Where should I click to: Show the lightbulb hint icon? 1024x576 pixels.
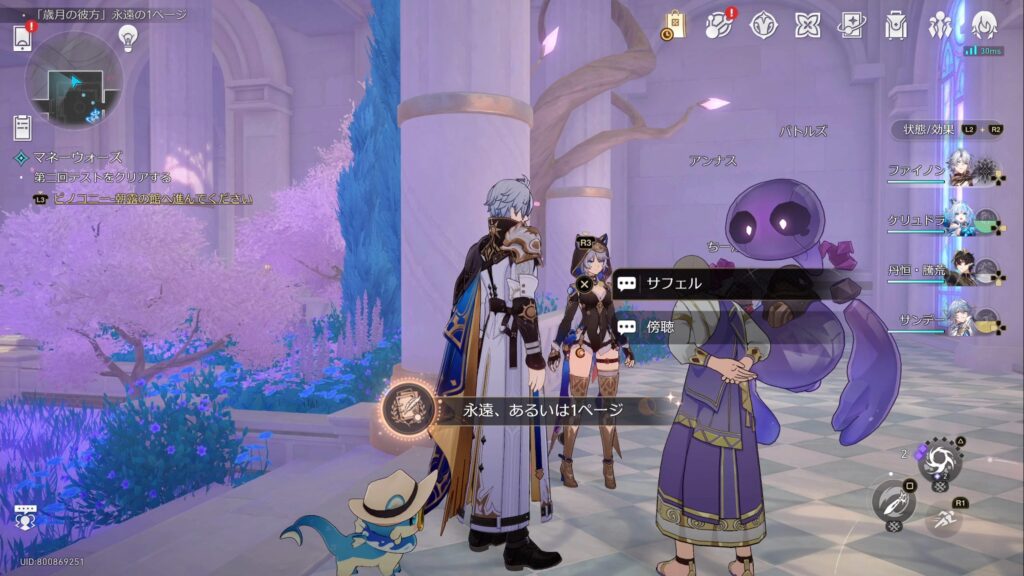tap(127, 37)
